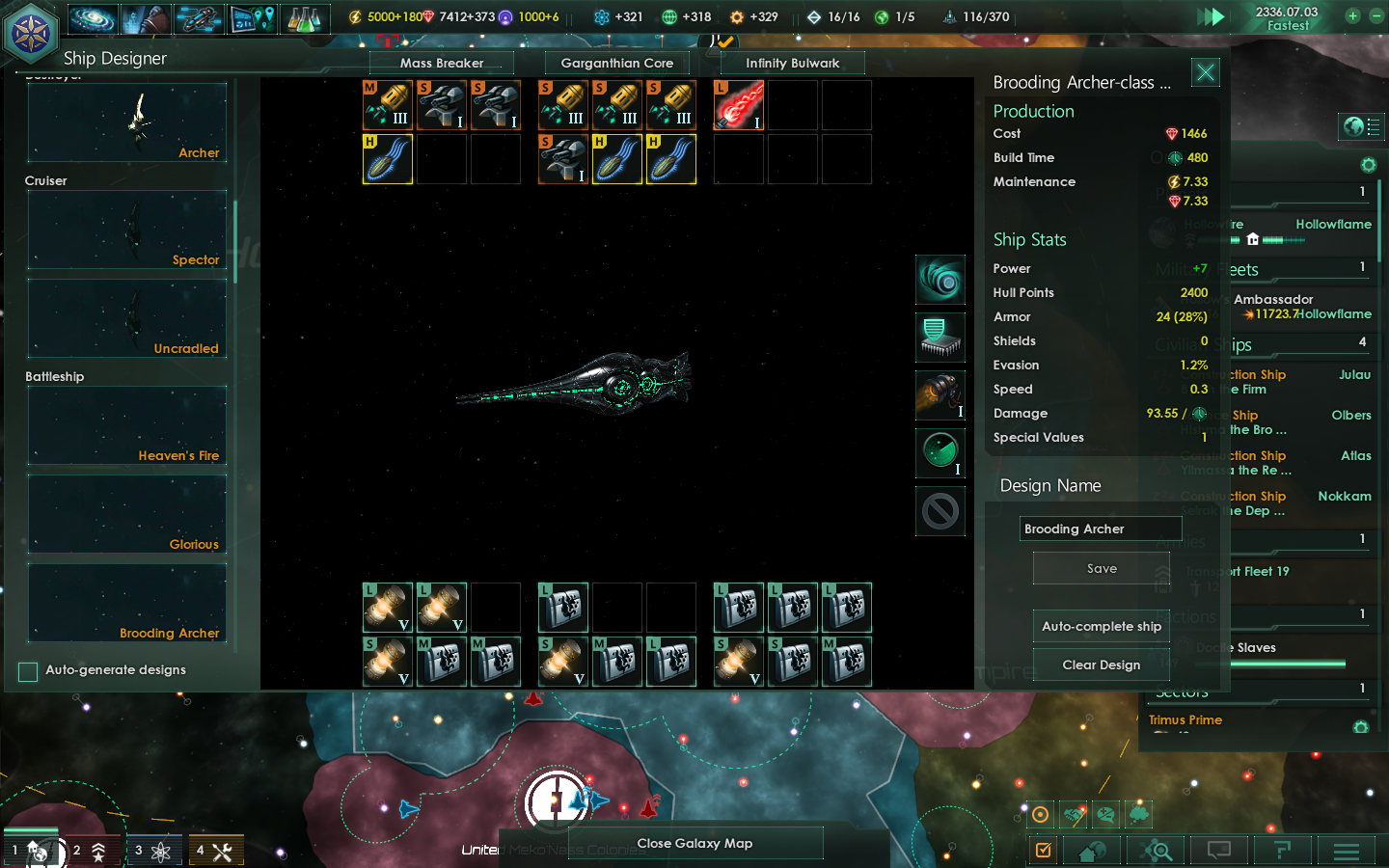The width and height of the screenshot is (1389, 868).
Task: Increase game speed with plus button
Action: coord(1352,16)
